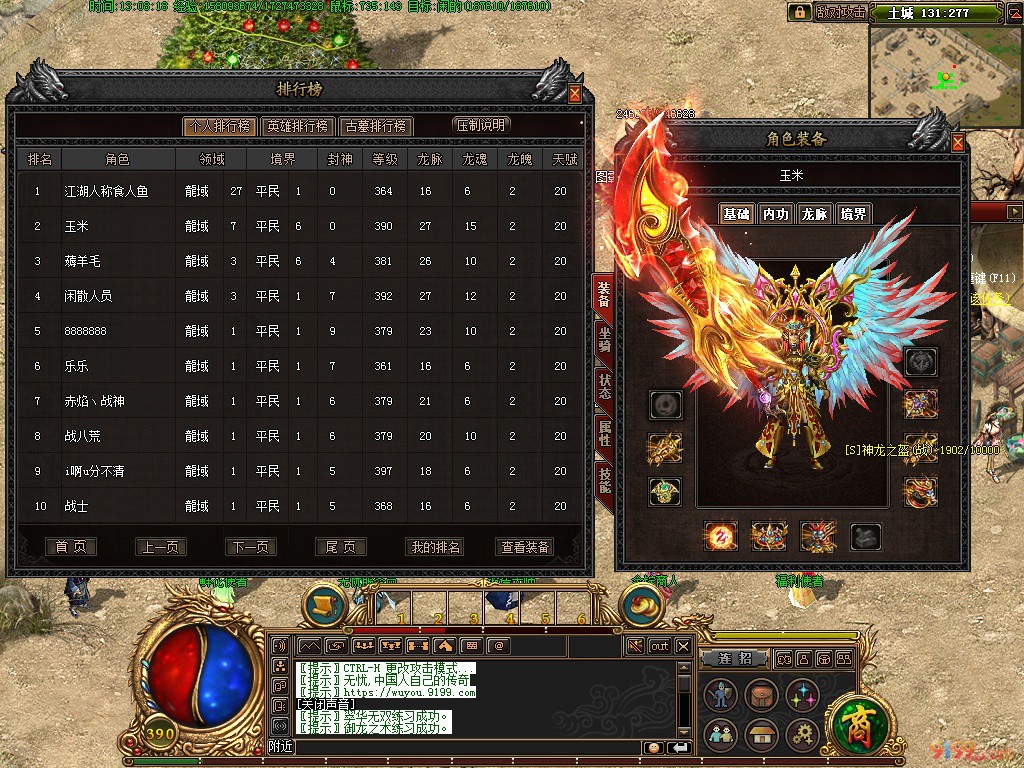Open the 龙脉 tab in equipment panel
Viewport: 1024px width, 768px height.
(x=814, y=214)
